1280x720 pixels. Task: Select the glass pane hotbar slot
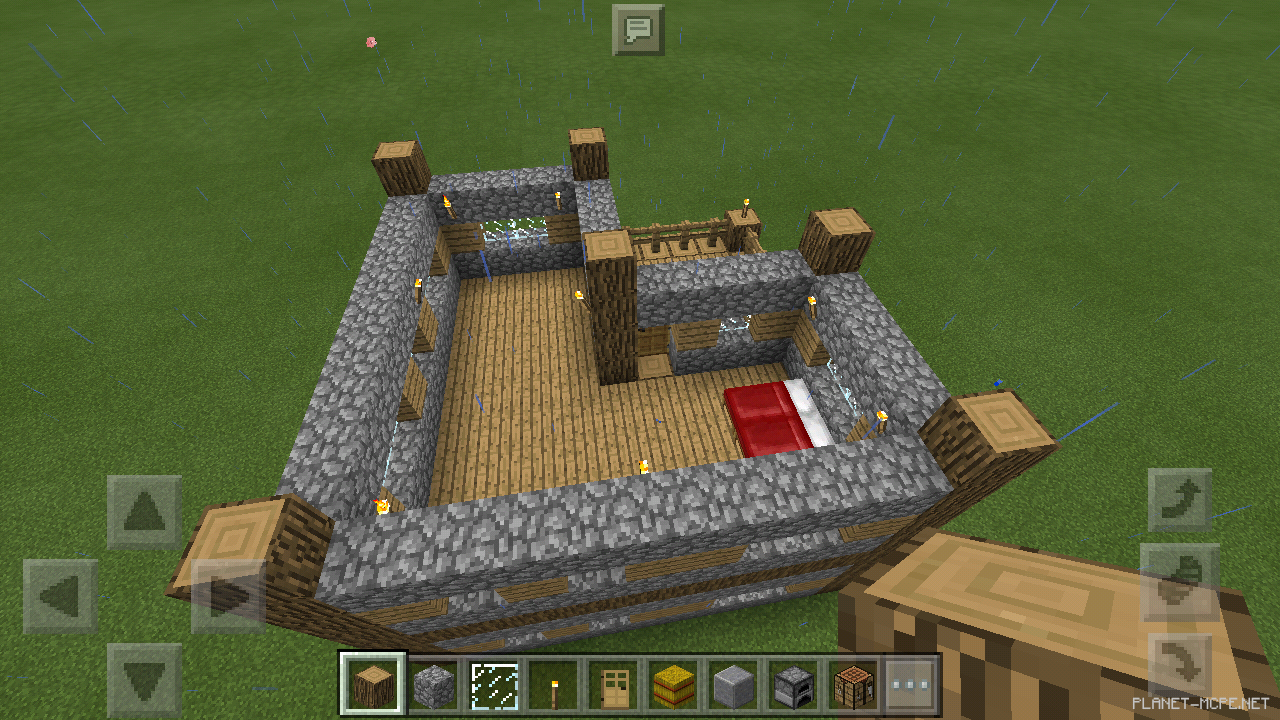pyautogui.click(x=493, y=683)
